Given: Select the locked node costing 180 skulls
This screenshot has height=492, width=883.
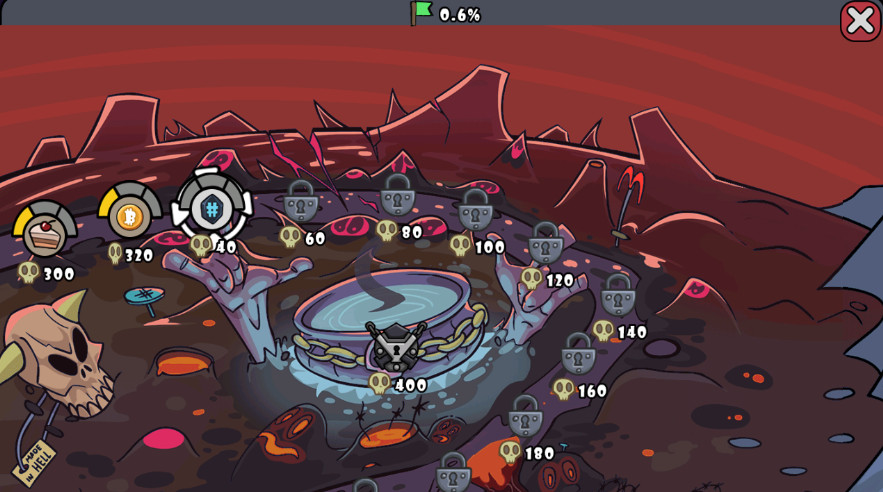Looking at the screenshot, I should coord(525,416).
